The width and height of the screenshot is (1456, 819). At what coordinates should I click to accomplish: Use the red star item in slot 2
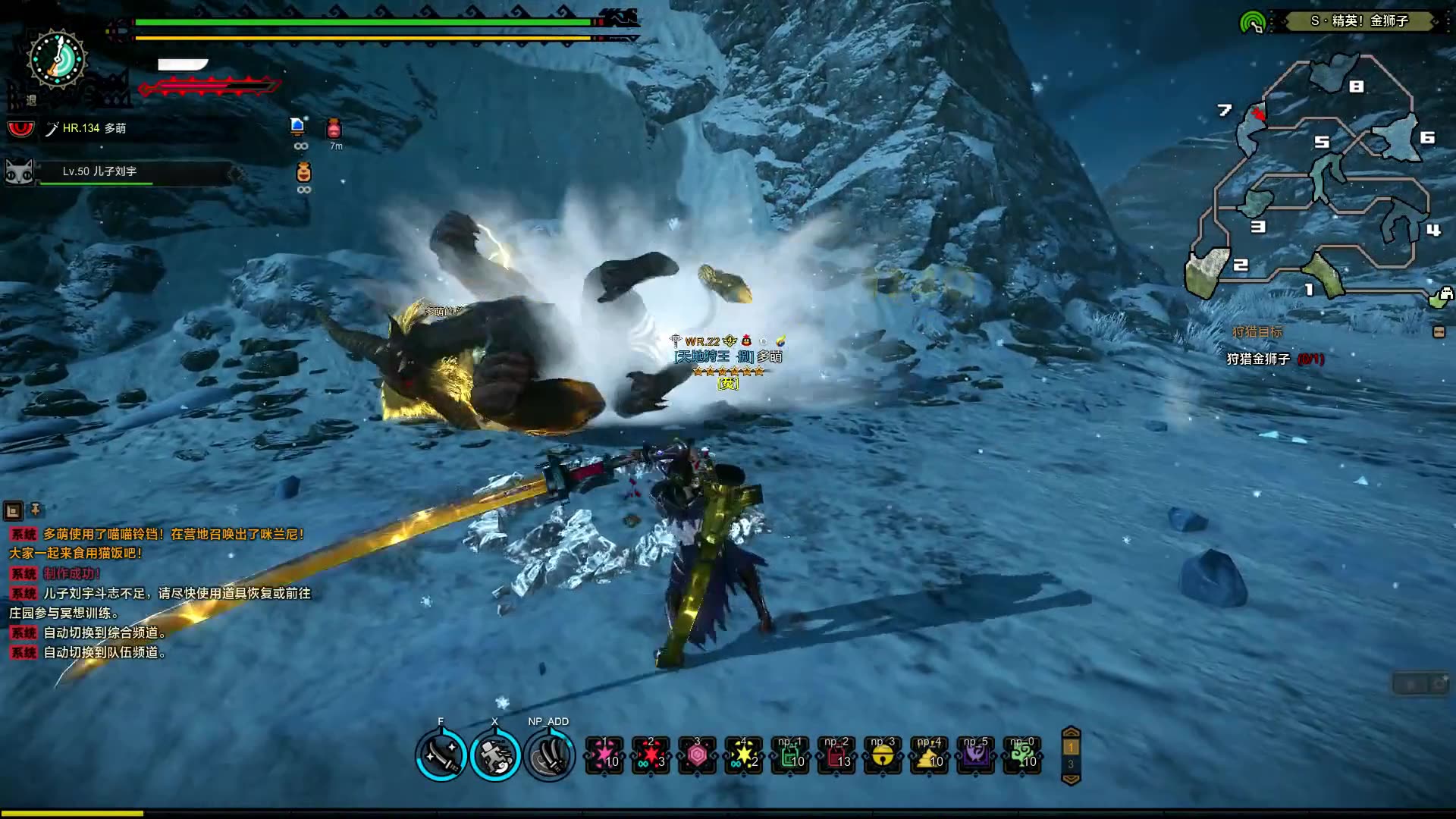coord(651,755)
